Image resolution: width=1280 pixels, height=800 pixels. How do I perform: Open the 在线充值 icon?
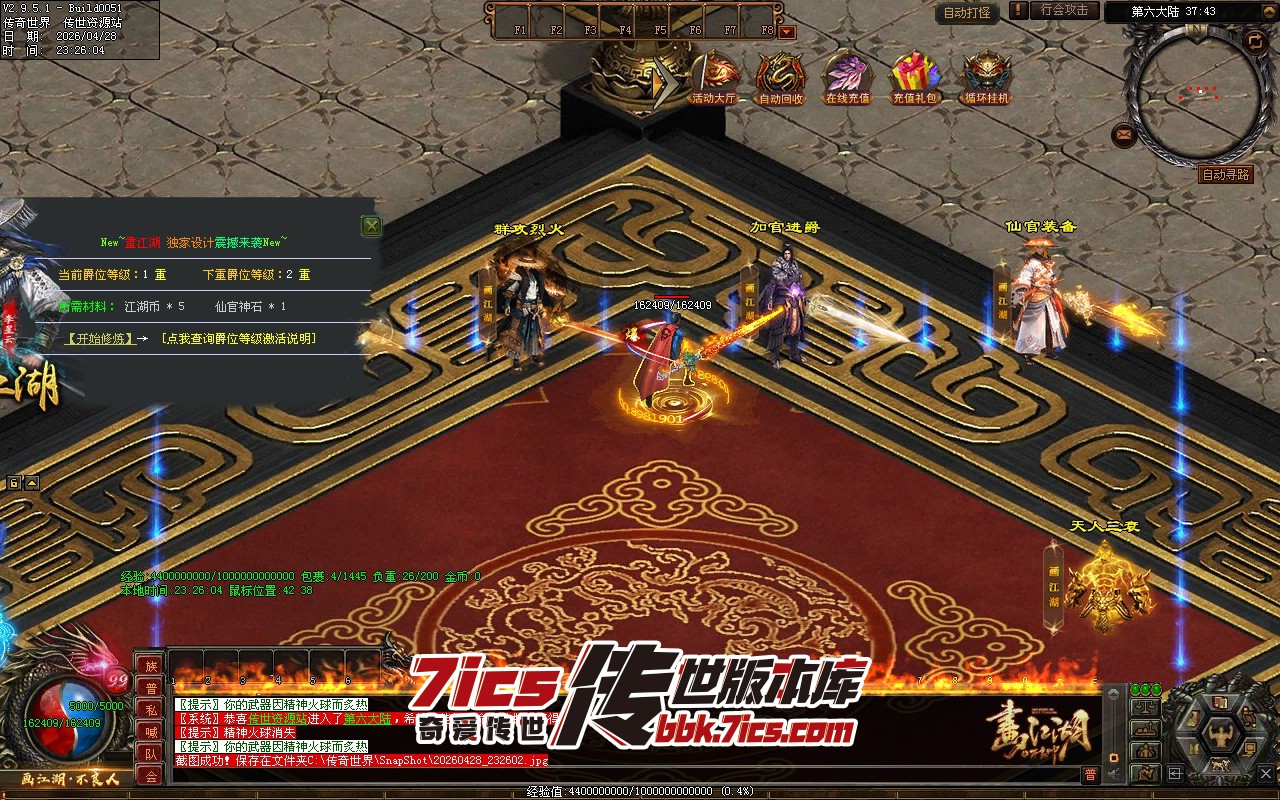(x=847, y=77)
